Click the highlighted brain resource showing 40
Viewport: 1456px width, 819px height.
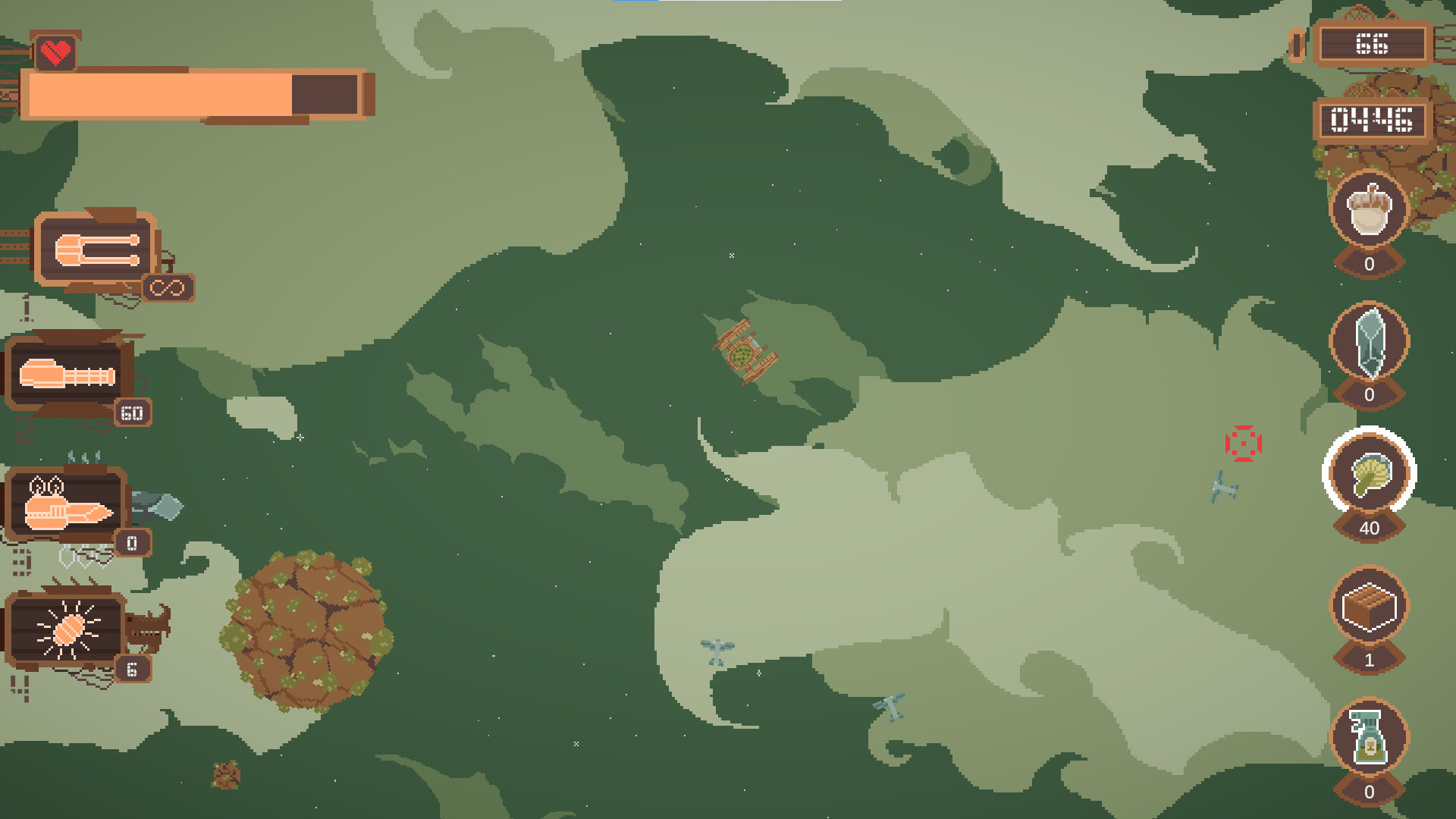1368,476
